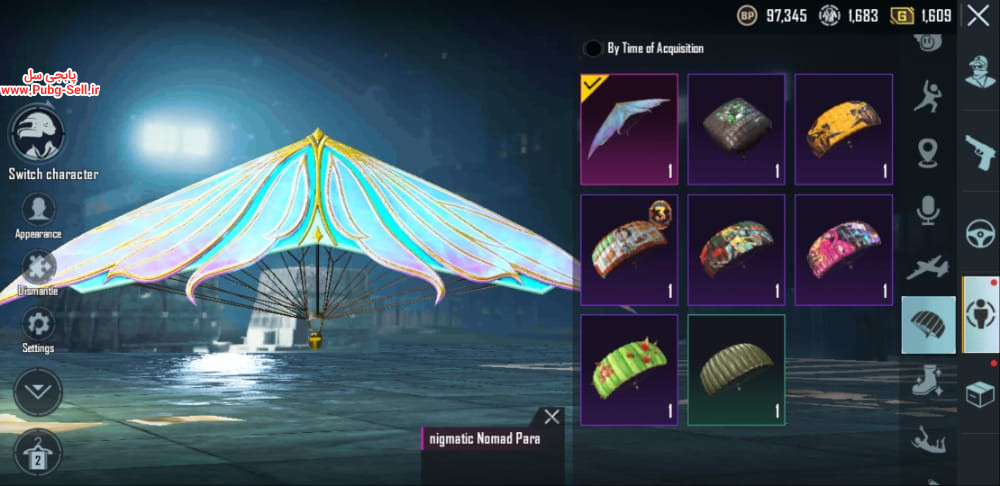Select the dark gray parachute skin

pyautogui.click(x=736, y=129)
